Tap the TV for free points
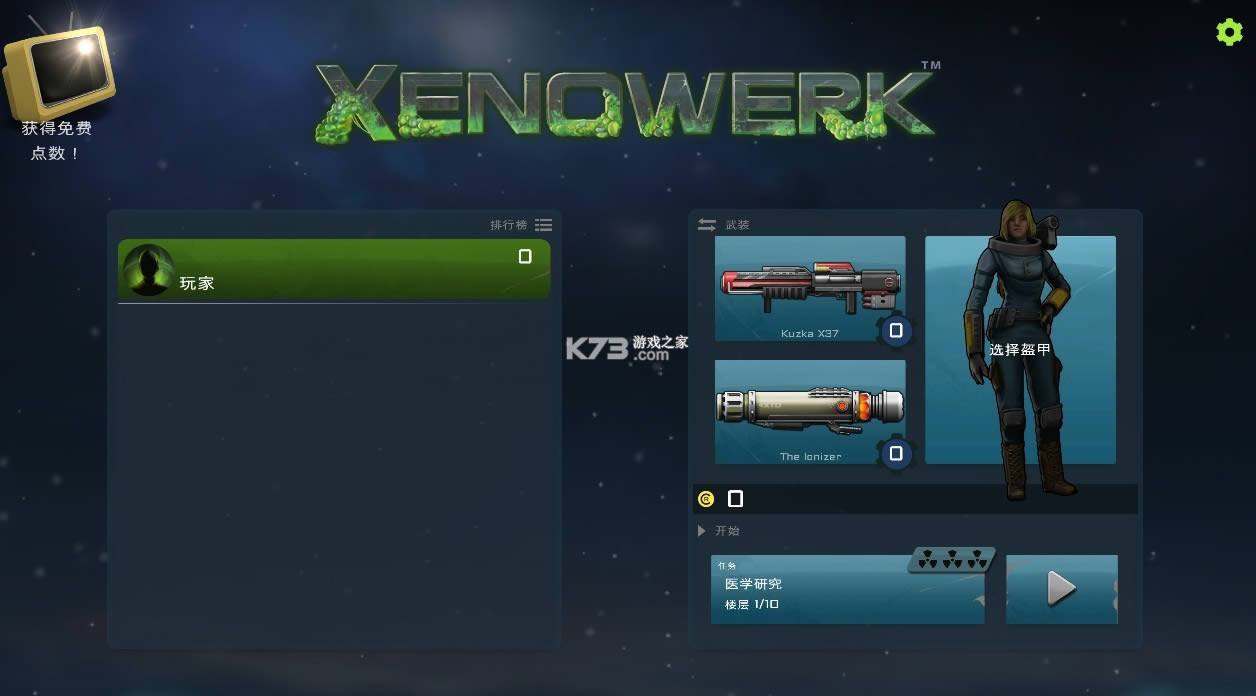Viewport: 1256px width, 696px height. click(x=60, y=72)
